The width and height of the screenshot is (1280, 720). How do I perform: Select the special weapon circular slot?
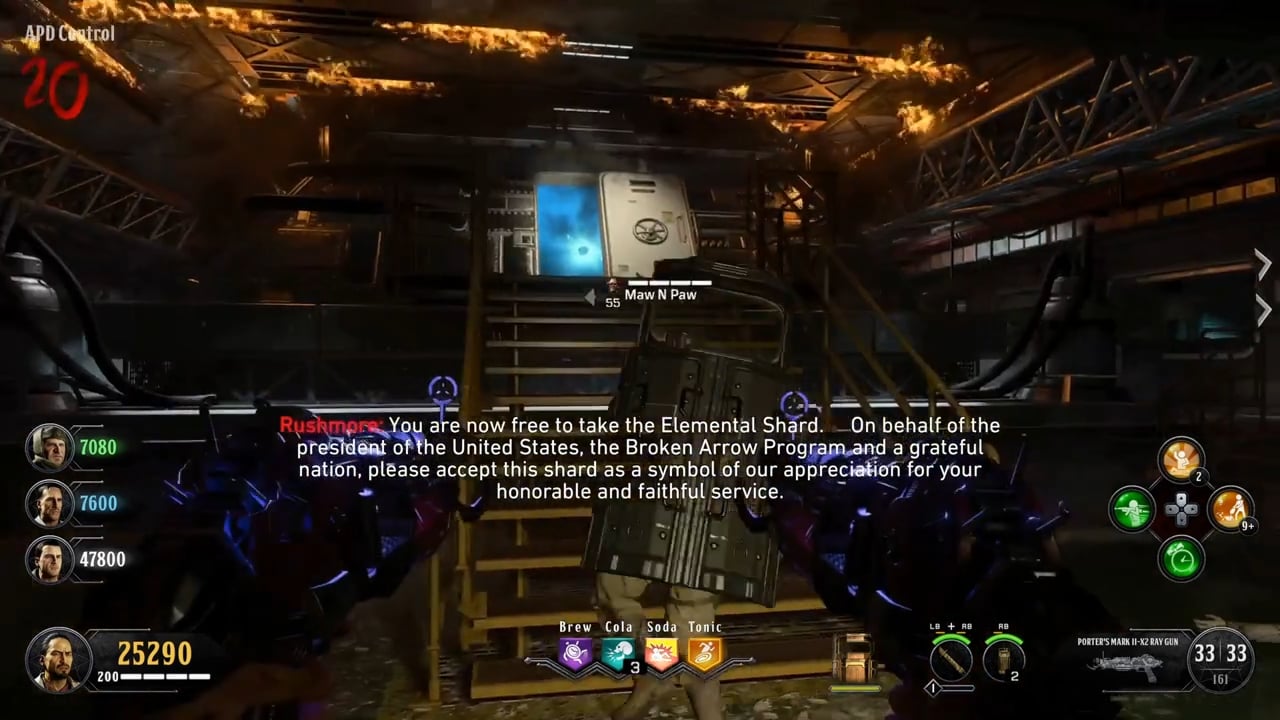(x=950, y=659)
